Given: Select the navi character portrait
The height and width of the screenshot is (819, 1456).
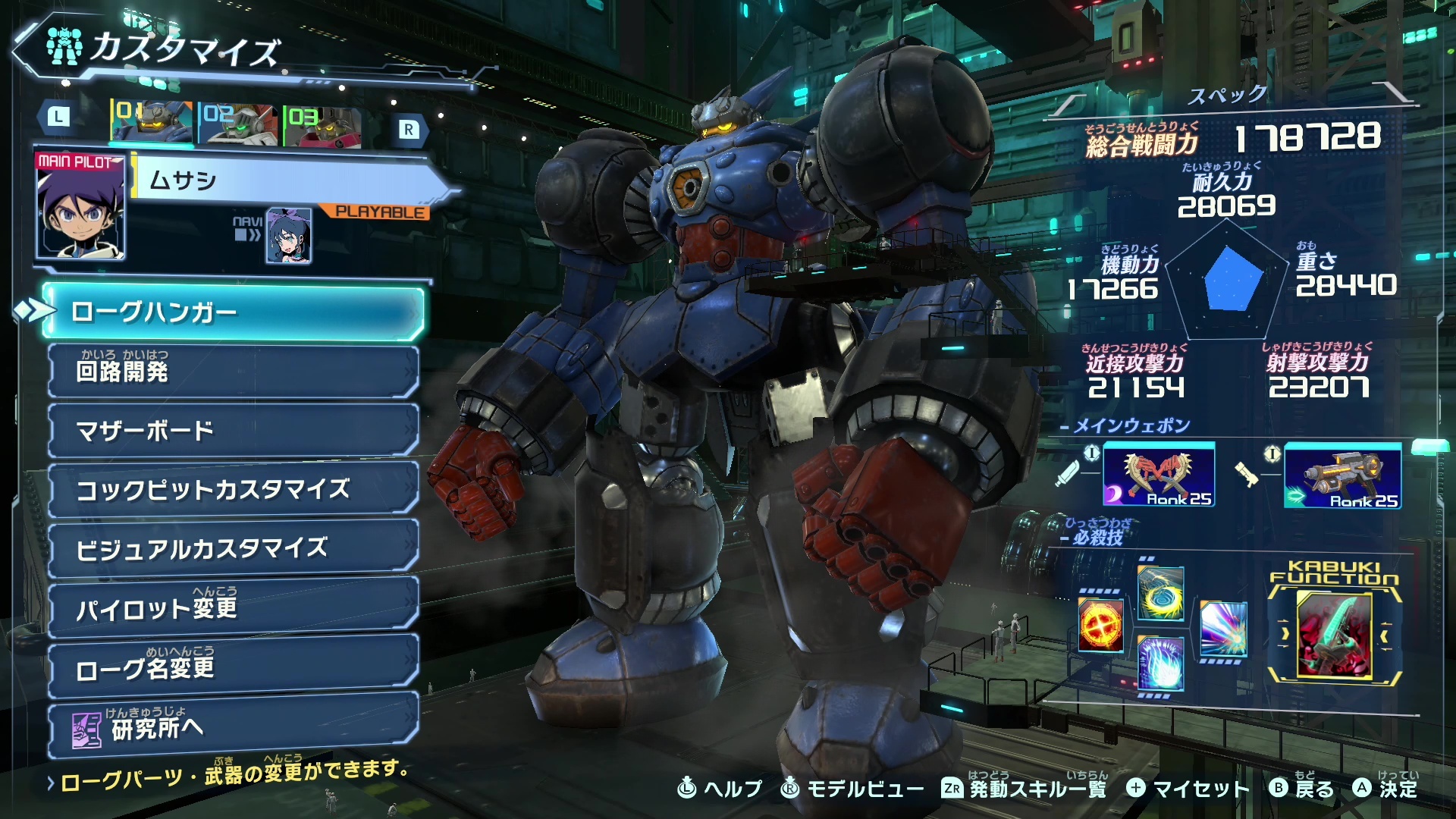Looking at the screenshot, I should tap(289, 236).
